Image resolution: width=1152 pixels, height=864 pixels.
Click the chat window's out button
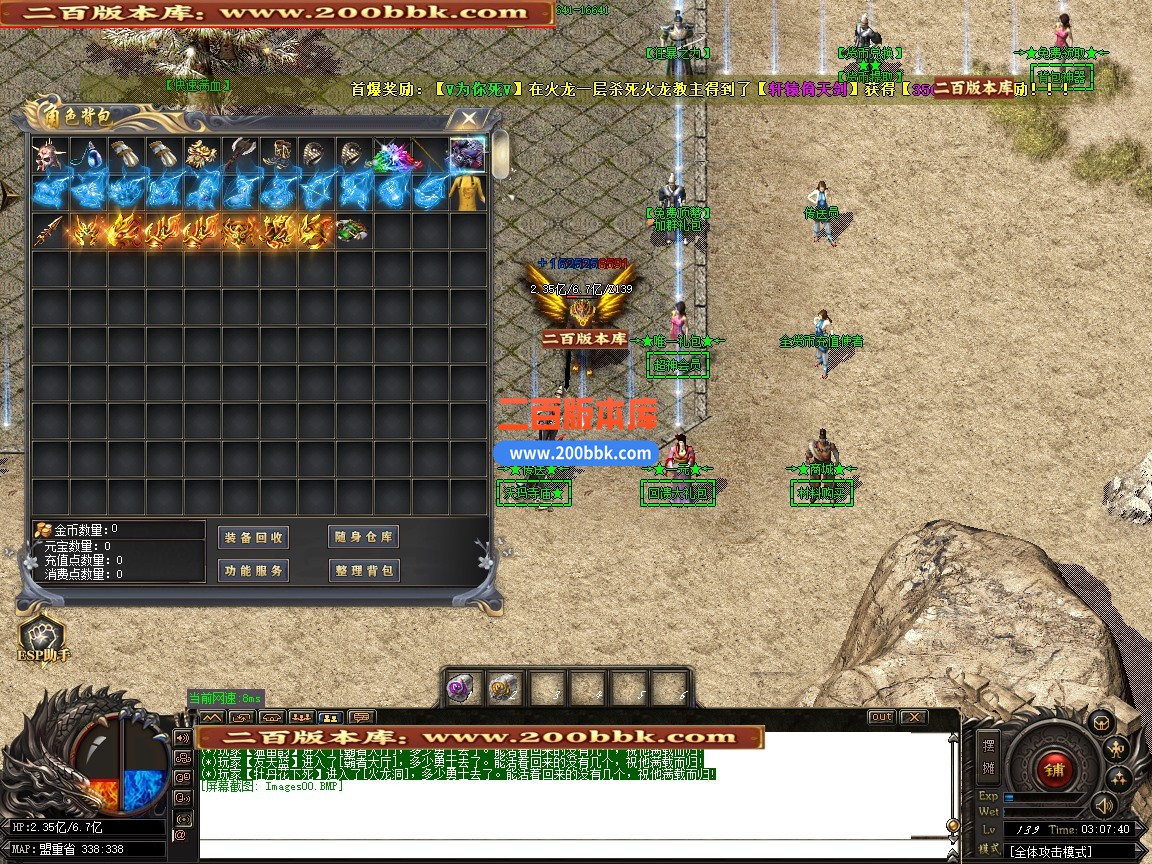[881, 717]
